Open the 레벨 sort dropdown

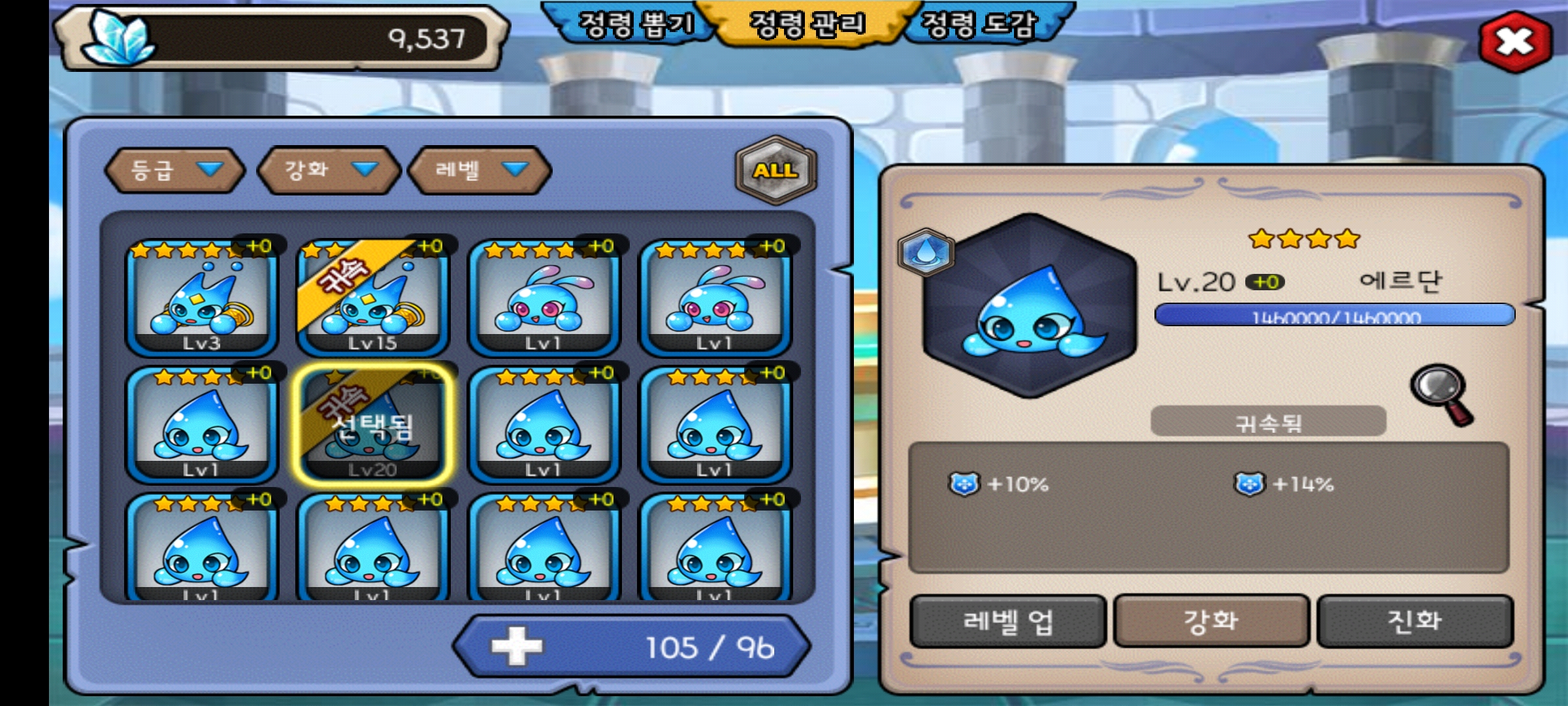click(480, 170)
